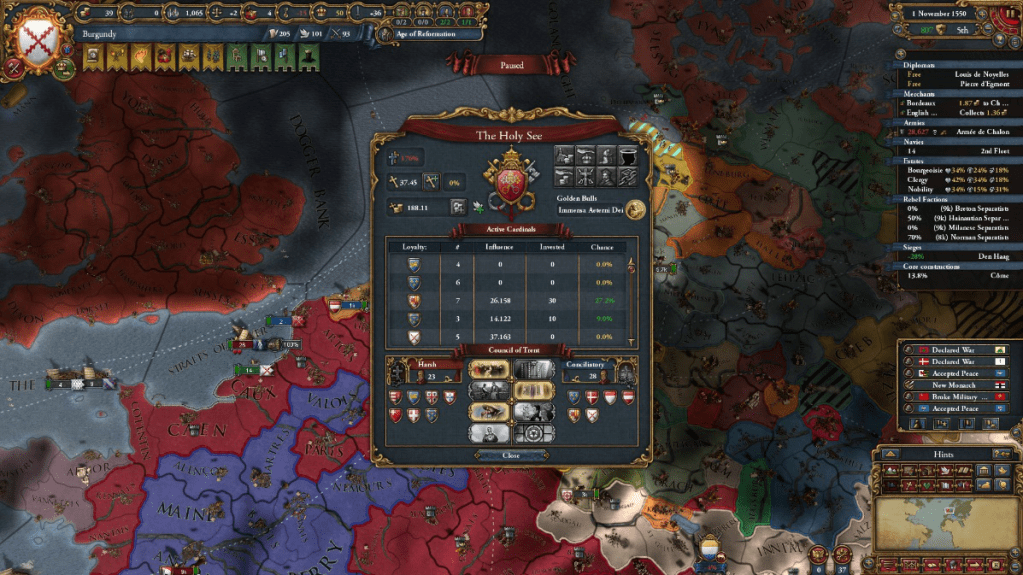This screenshot has height=575, width=1023.
Task: Select the cardinal row with 14.122 influence
Action: [x=510, y=318]
